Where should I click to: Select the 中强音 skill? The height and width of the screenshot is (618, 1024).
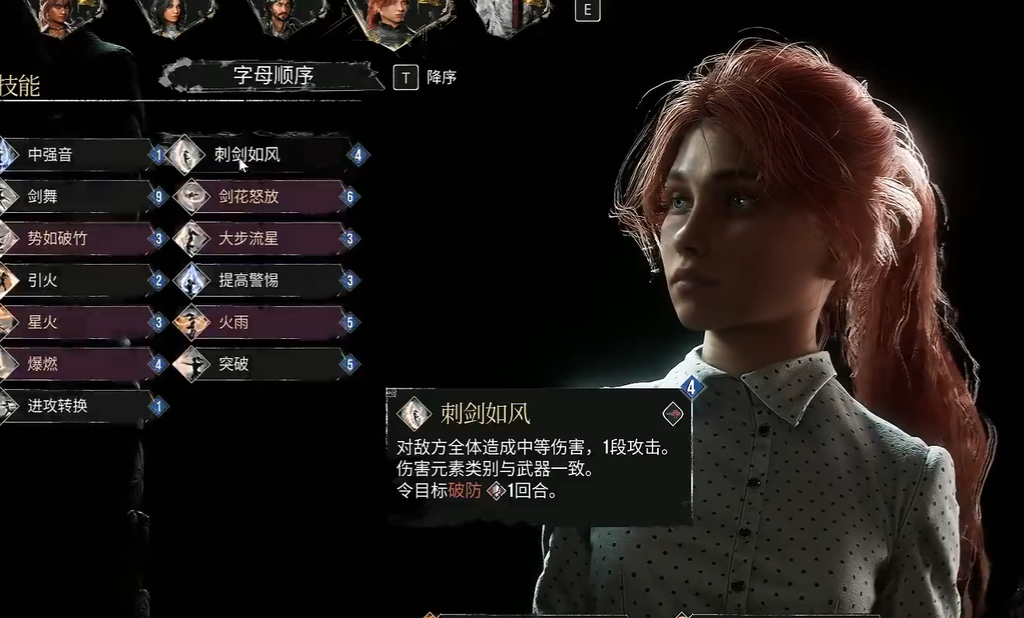[75, 155]
